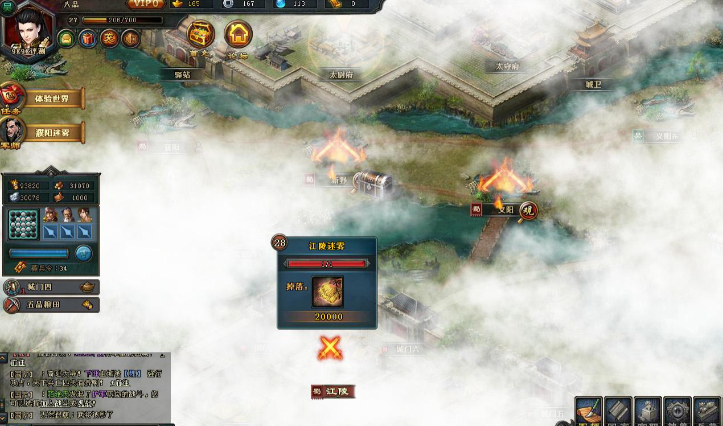Screen dimensions: 723x426
Task: Click the orange house icon
Action: click(x=238, y=35)
